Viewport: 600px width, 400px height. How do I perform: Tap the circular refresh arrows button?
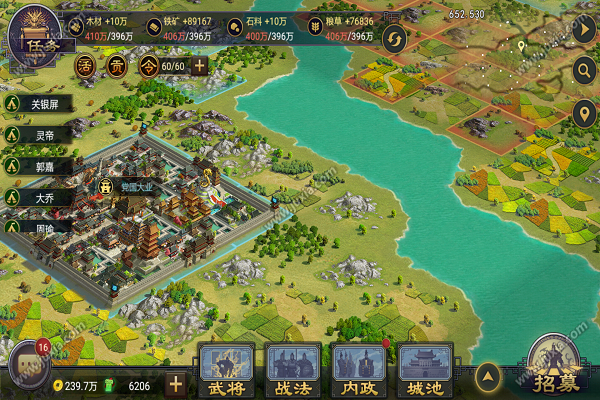pyautogui.click(x=395, y=39)
